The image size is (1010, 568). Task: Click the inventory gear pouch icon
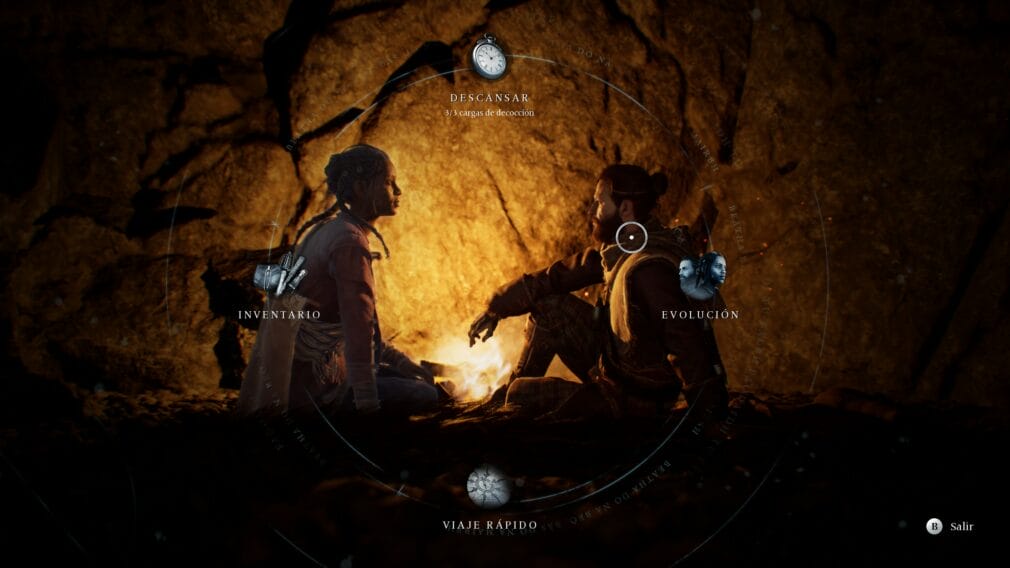click(279, 274)
